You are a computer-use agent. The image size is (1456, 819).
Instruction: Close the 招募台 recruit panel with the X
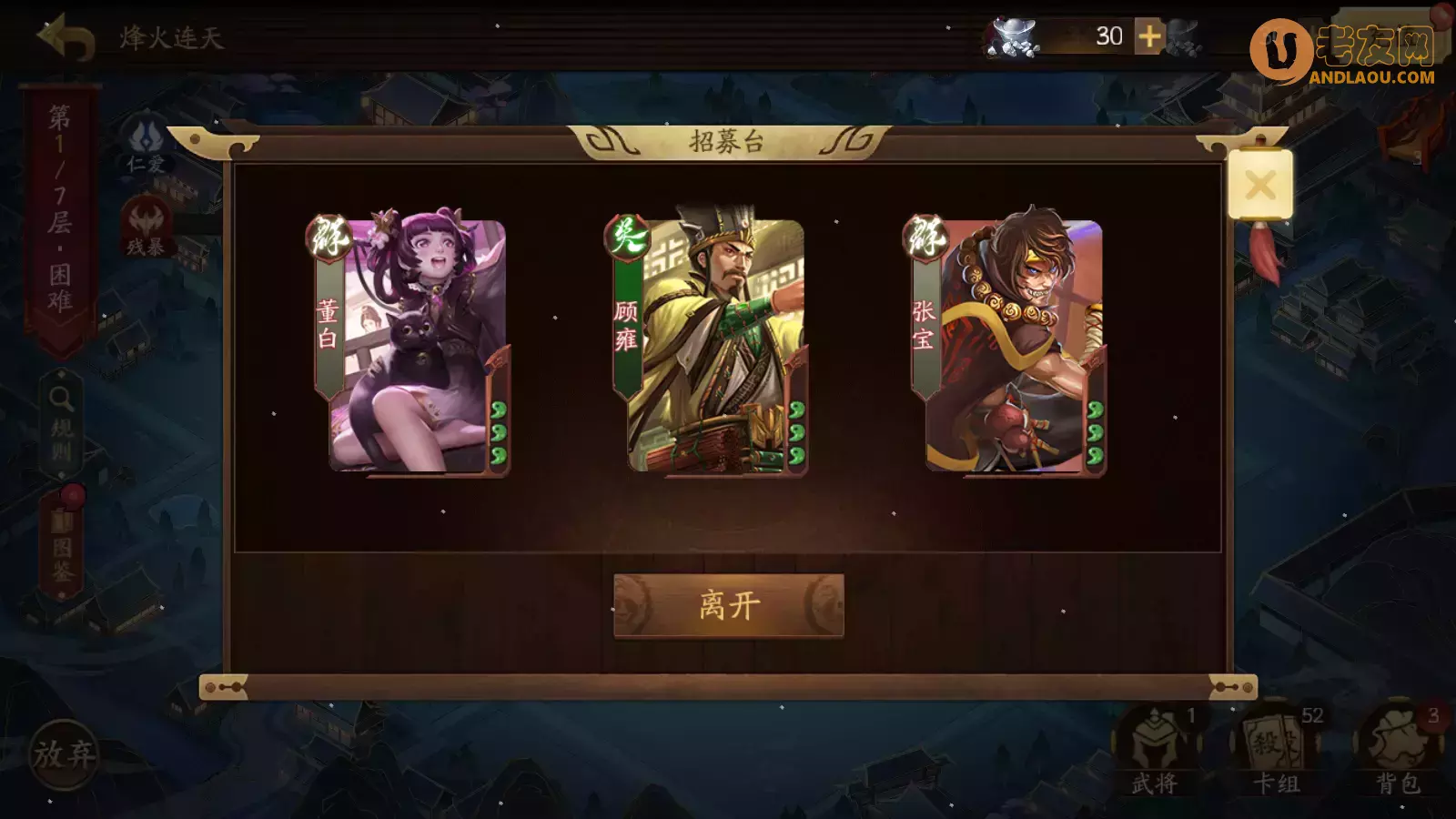coord(1260,185)
